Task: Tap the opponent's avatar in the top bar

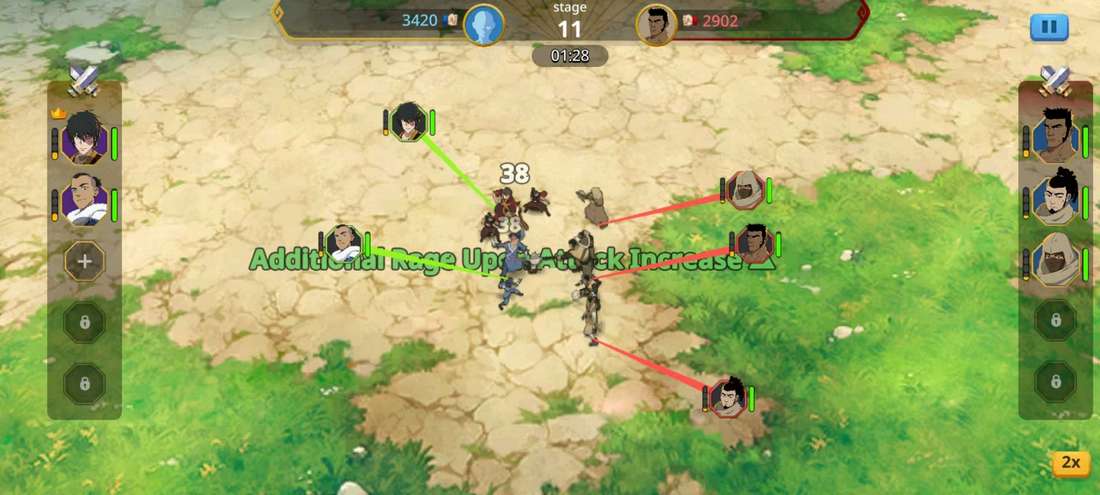Action: (656, 23)
